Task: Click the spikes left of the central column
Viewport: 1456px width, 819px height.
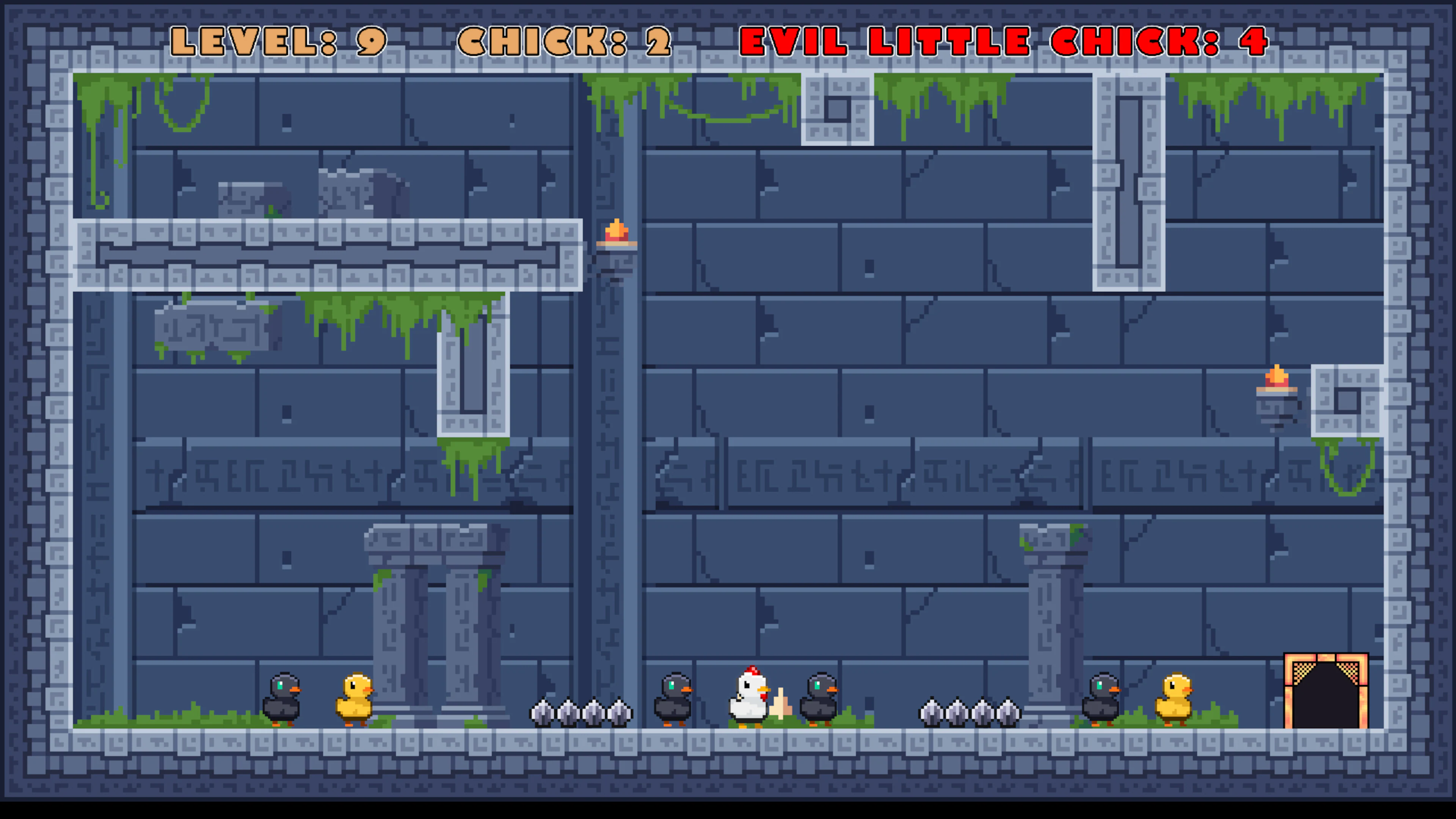Action: coord(581,712)
